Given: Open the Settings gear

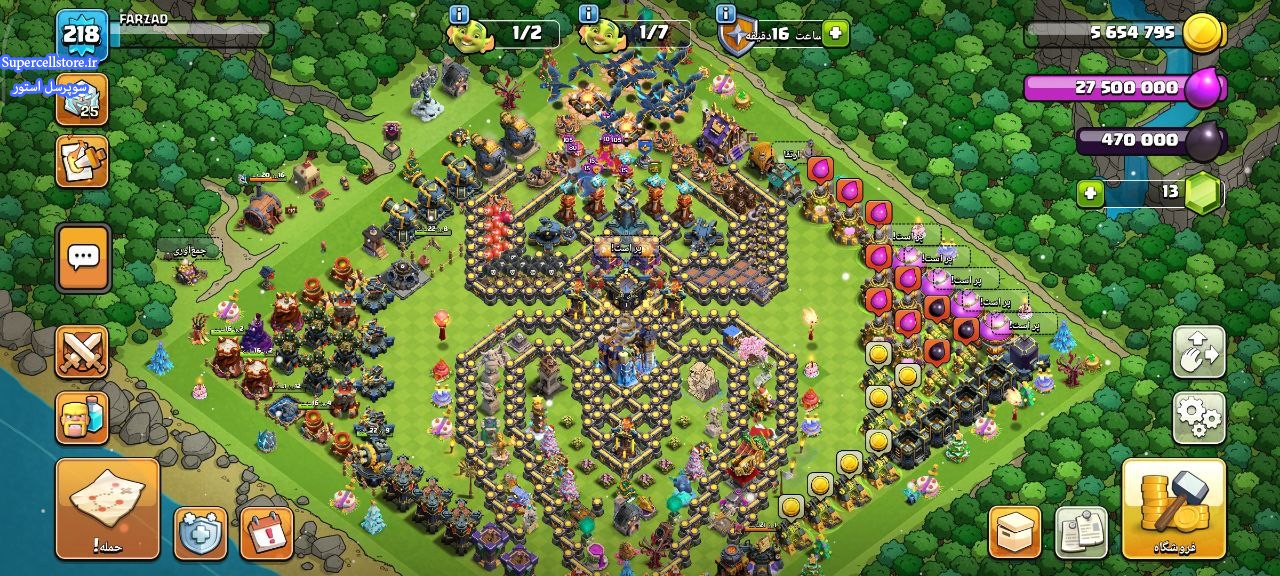Looking at the screenshot, I should coord(1199,418).
